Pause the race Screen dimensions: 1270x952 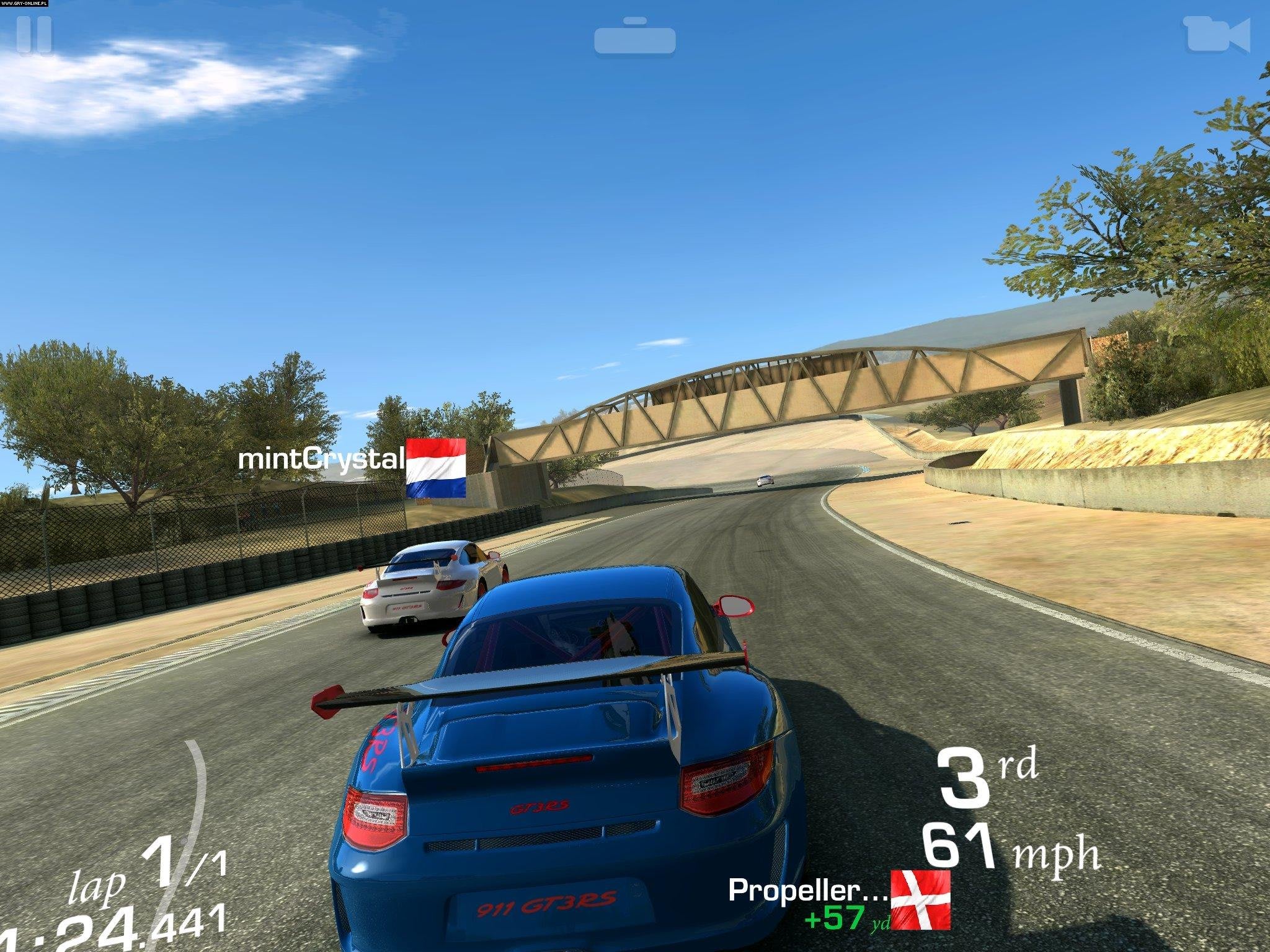coord(35,36)
